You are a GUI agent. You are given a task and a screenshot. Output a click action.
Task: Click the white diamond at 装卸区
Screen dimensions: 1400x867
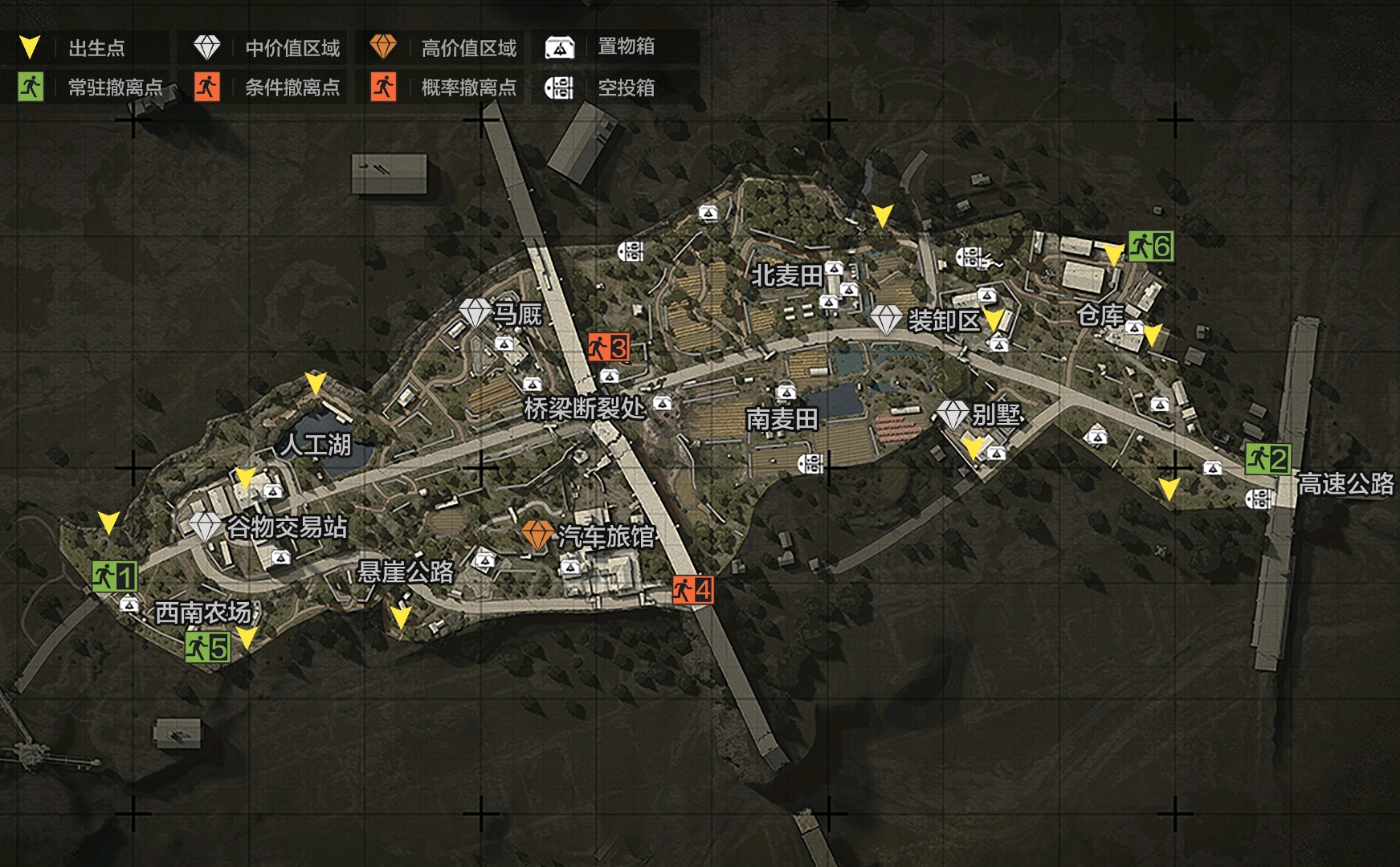click(886, 320)
